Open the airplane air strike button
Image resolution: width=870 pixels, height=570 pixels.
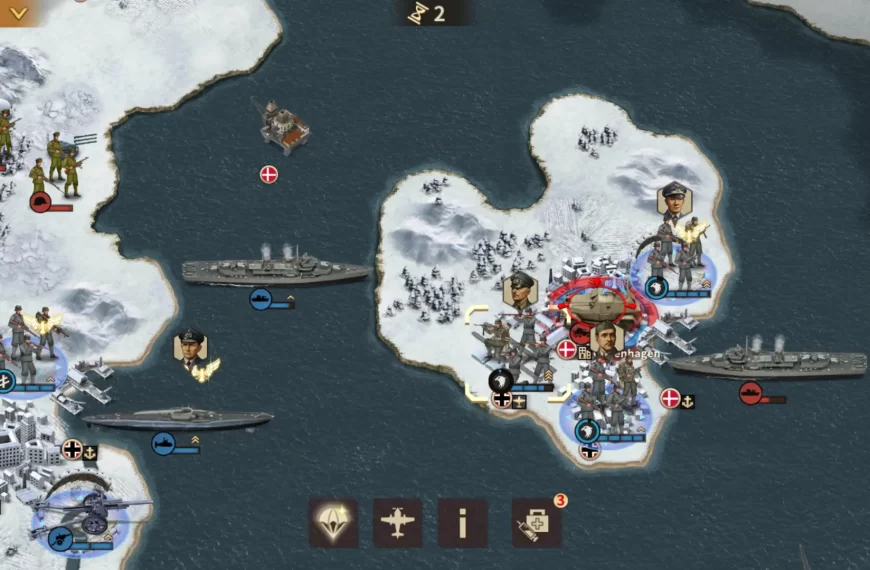pos(398,523)
